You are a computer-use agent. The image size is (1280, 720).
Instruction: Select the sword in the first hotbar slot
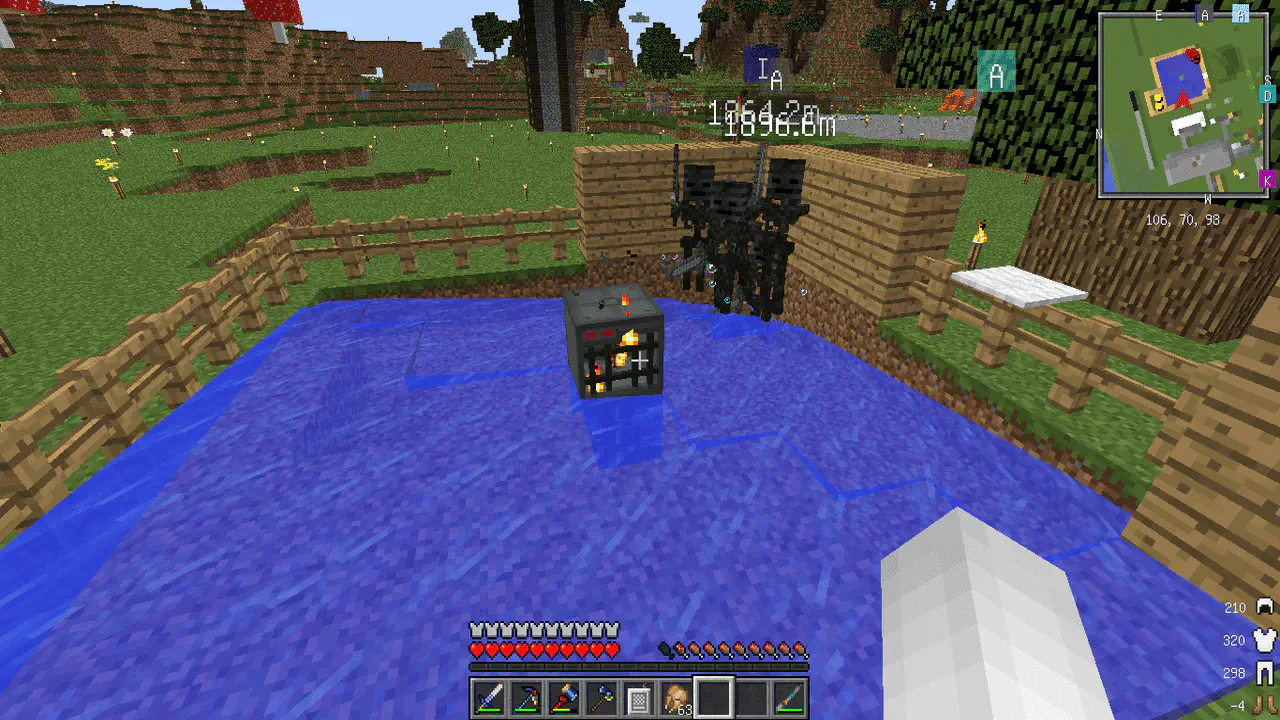(x=490, y=698)
